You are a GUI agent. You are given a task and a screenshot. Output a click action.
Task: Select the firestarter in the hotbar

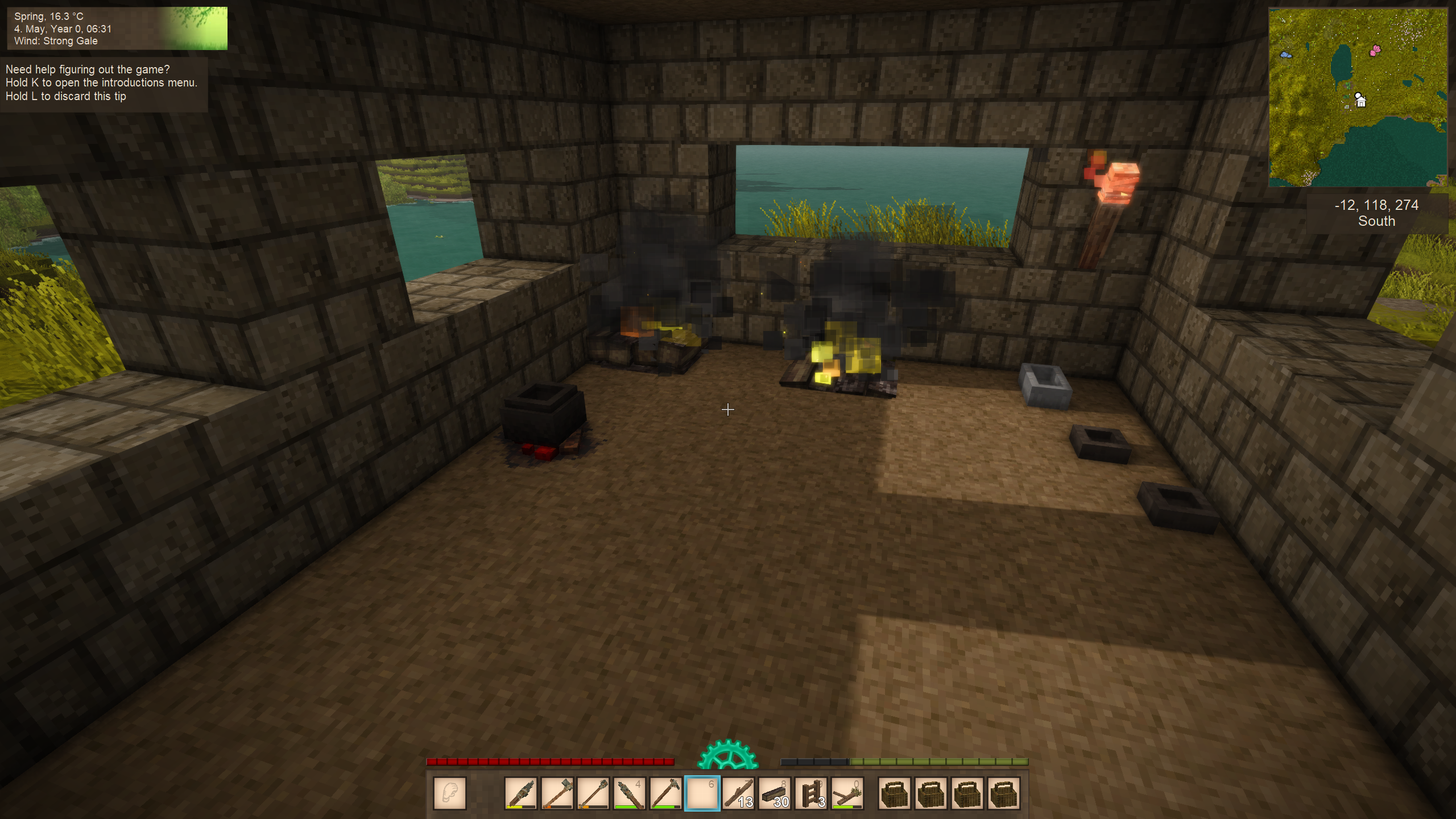click(847, 793)
